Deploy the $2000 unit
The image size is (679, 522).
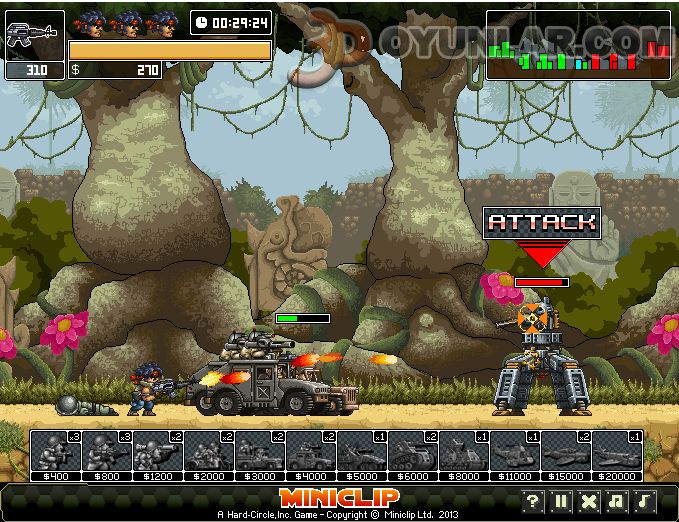tap(209, 451)
